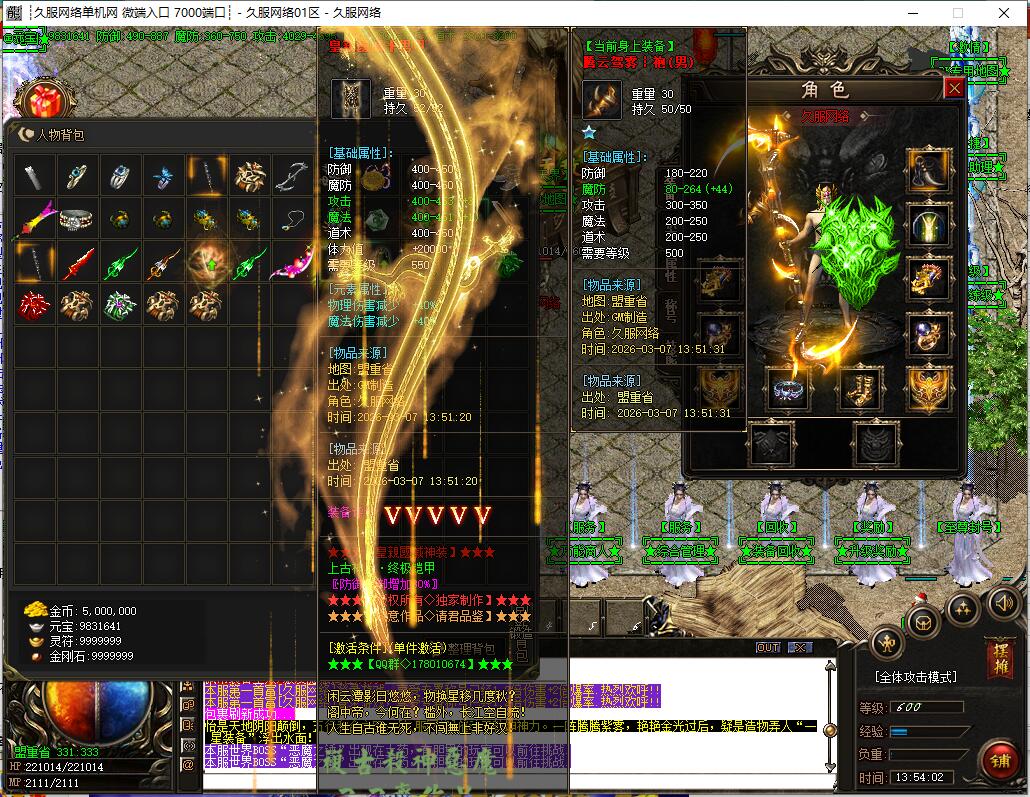Open the 摆摊 stall button
This screenshot has height=797, width=1030.
(x=999, y=657)
